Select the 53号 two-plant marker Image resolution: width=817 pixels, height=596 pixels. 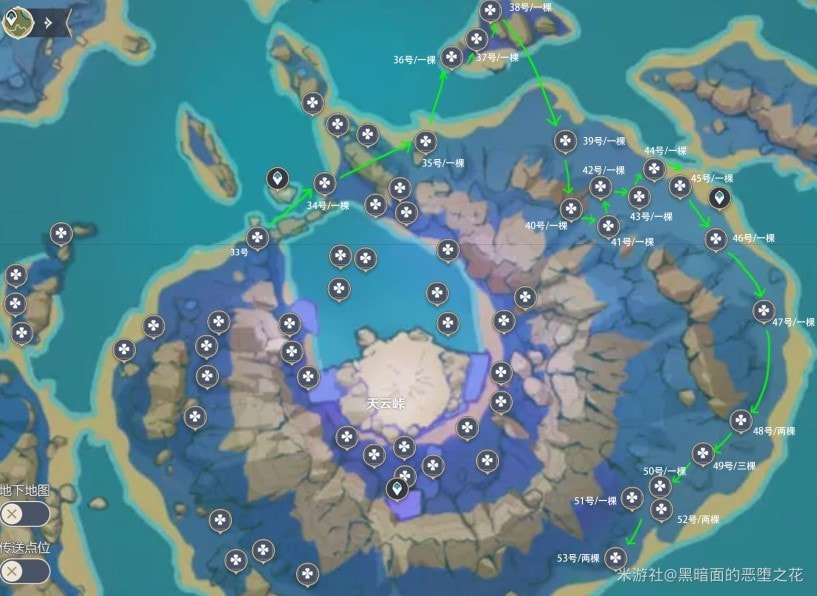pos(615,557)
